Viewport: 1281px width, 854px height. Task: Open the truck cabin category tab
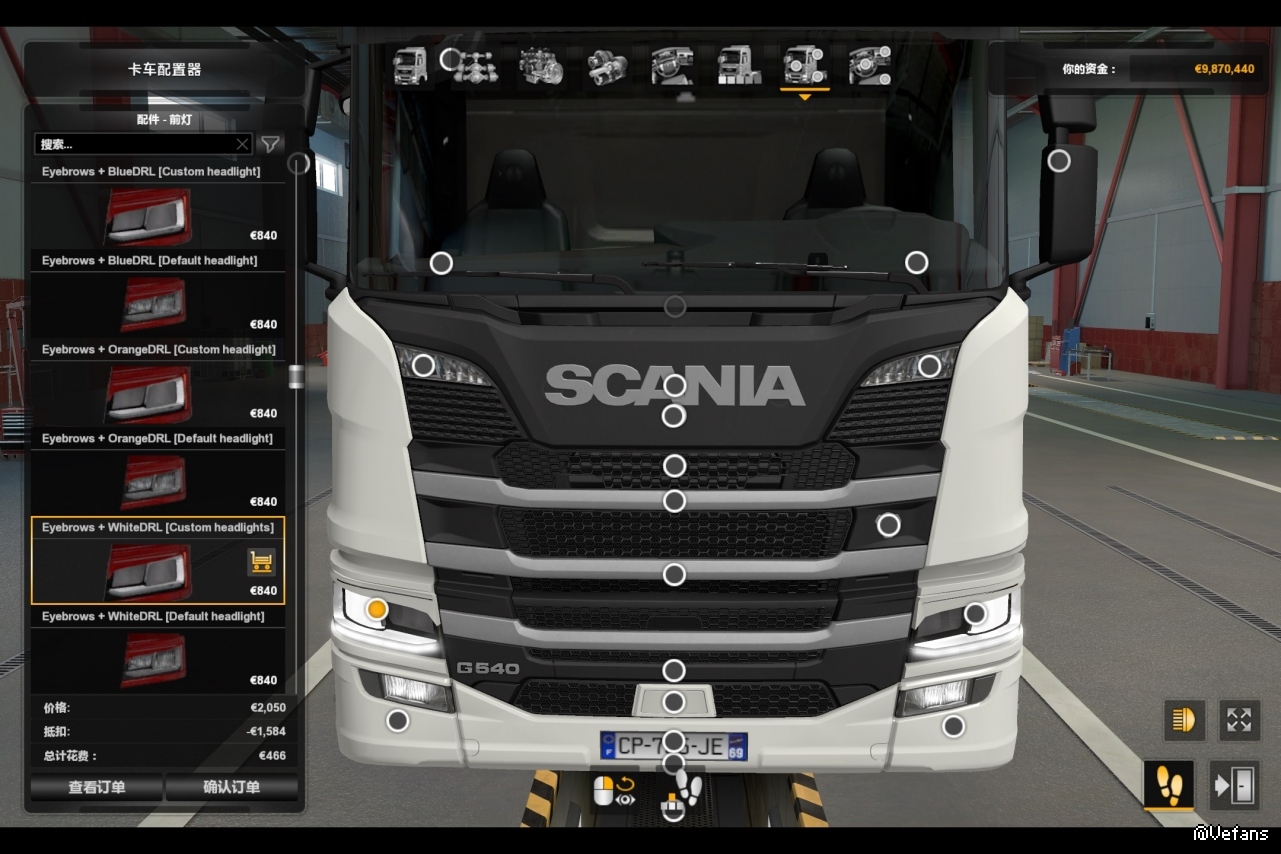click(410, 66)
